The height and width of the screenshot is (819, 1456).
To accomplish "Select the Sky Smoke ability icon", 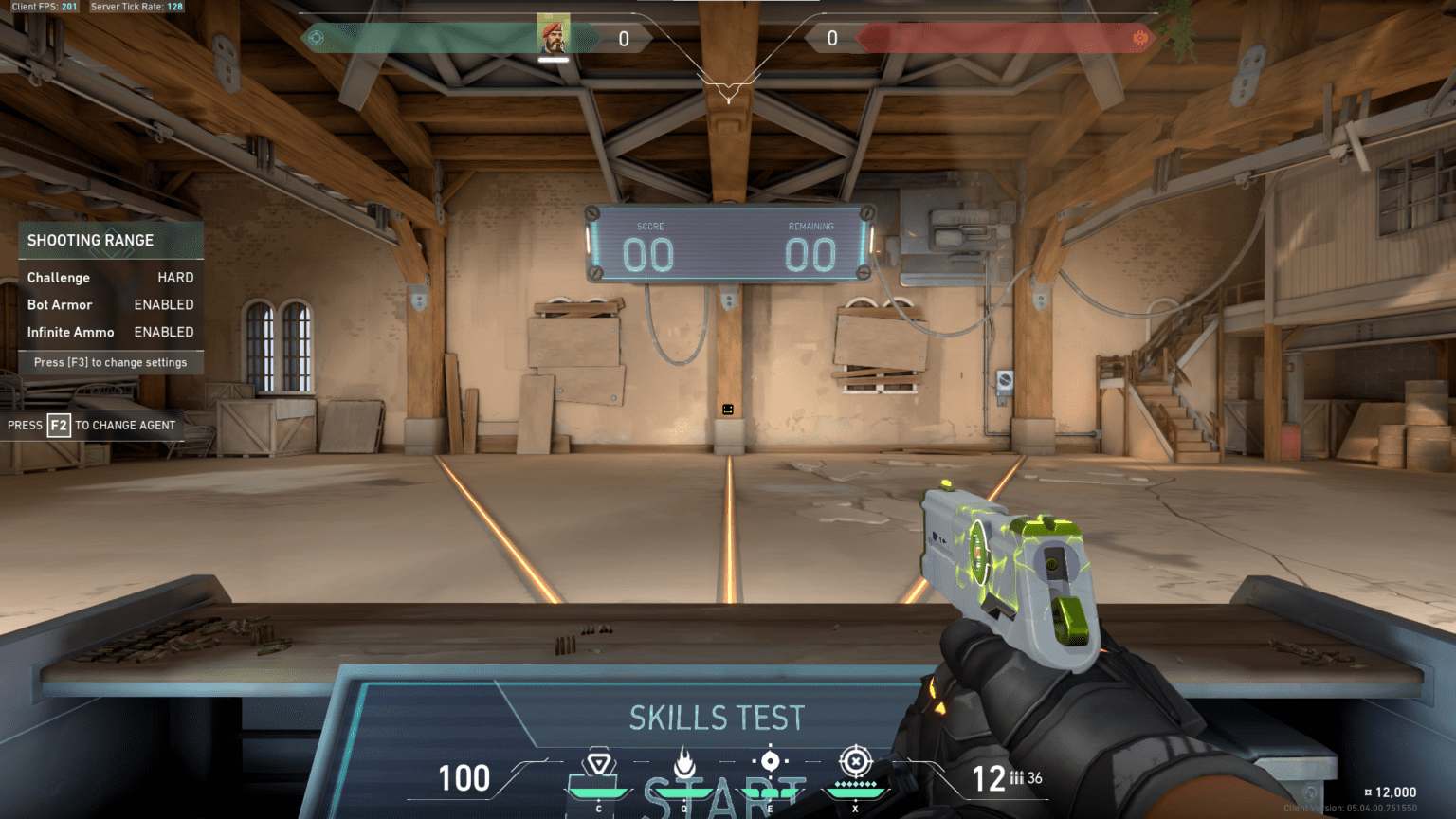I will 770,761.
